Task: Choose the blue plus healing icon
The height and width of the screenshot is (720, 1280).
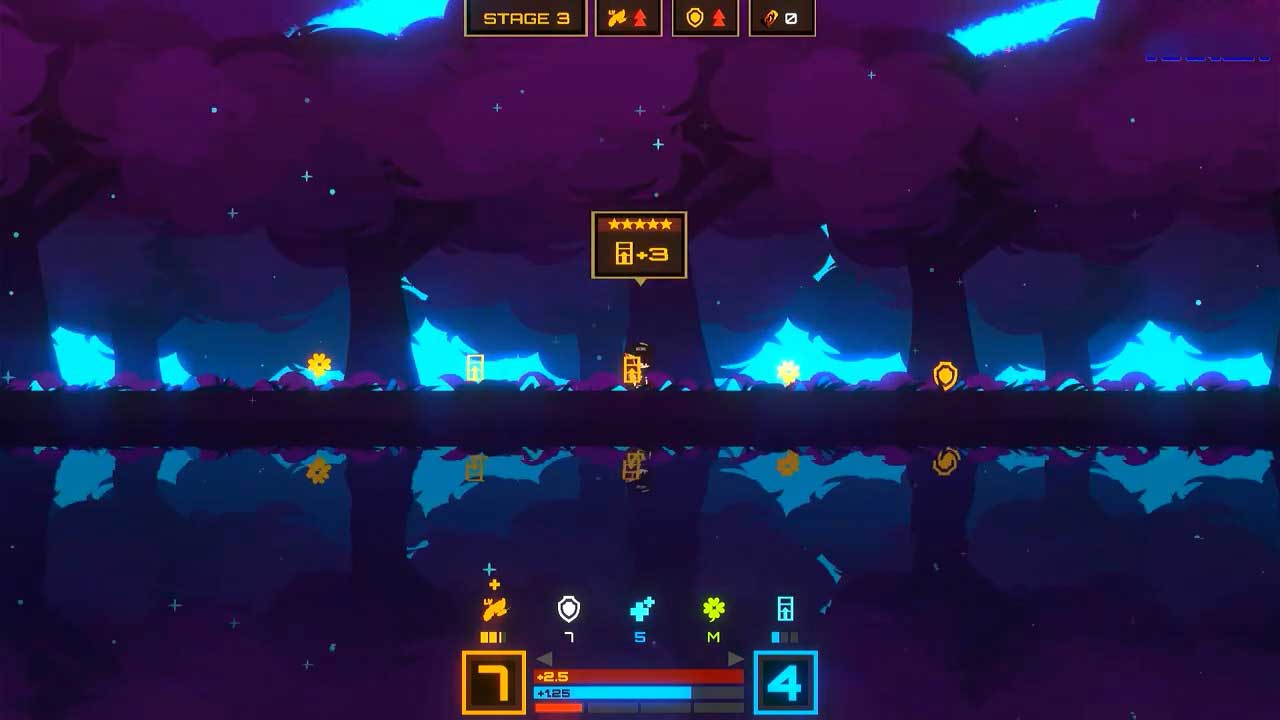Action: click(641, 608)
